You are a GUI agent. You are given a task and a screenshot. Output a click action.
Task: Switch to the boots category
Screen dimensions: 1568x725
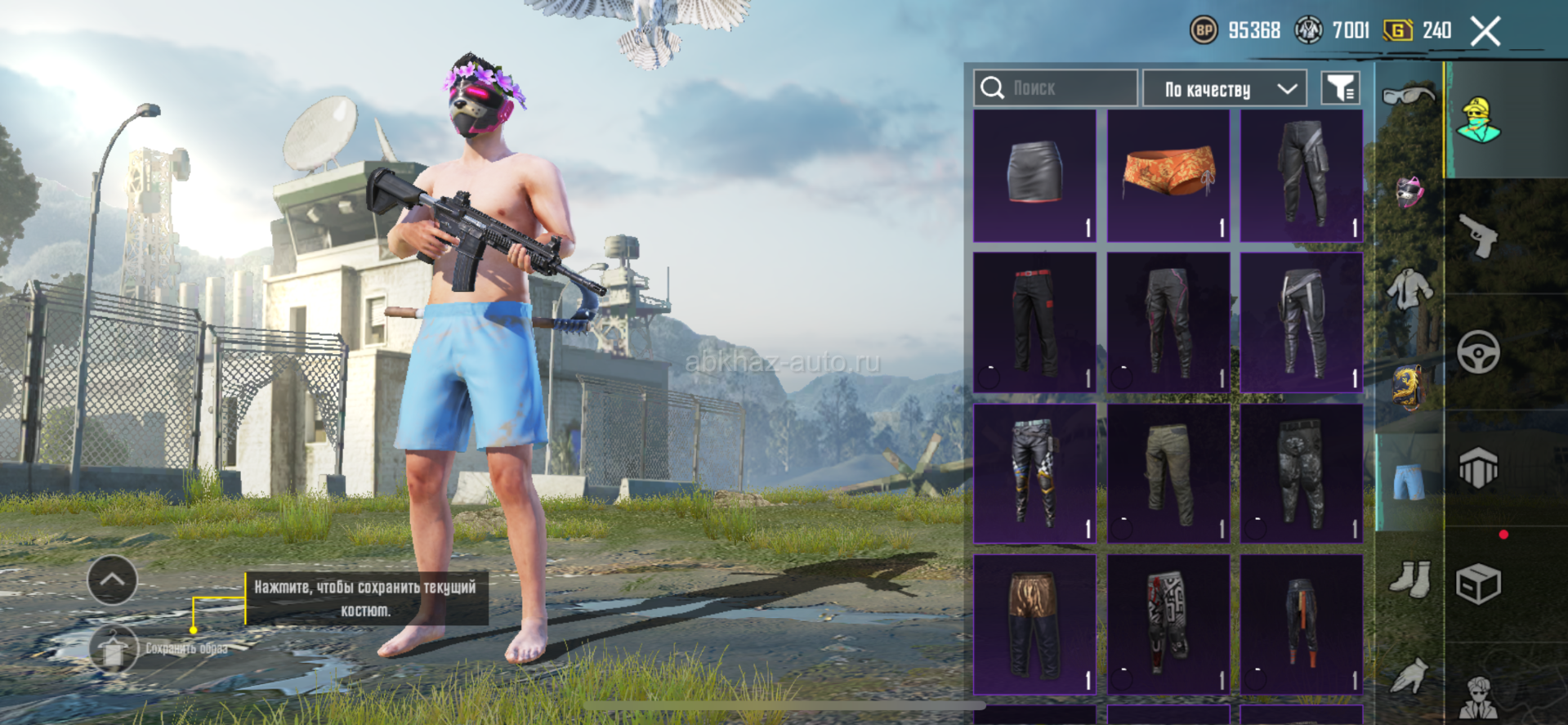click(x=1409, y=578)
